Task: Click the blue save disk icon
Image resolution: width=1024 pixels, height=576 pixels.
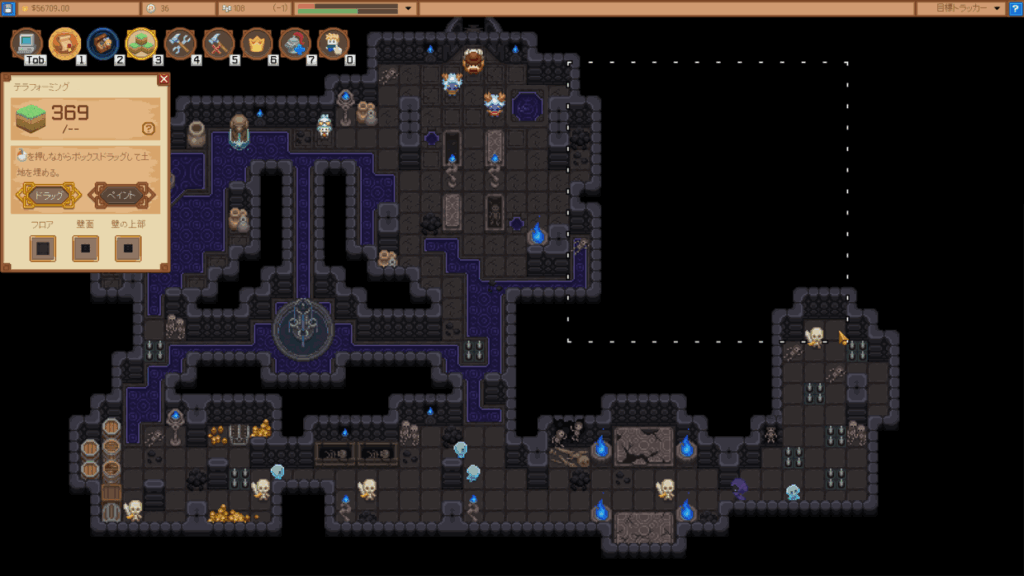Action: click(8, 8)
